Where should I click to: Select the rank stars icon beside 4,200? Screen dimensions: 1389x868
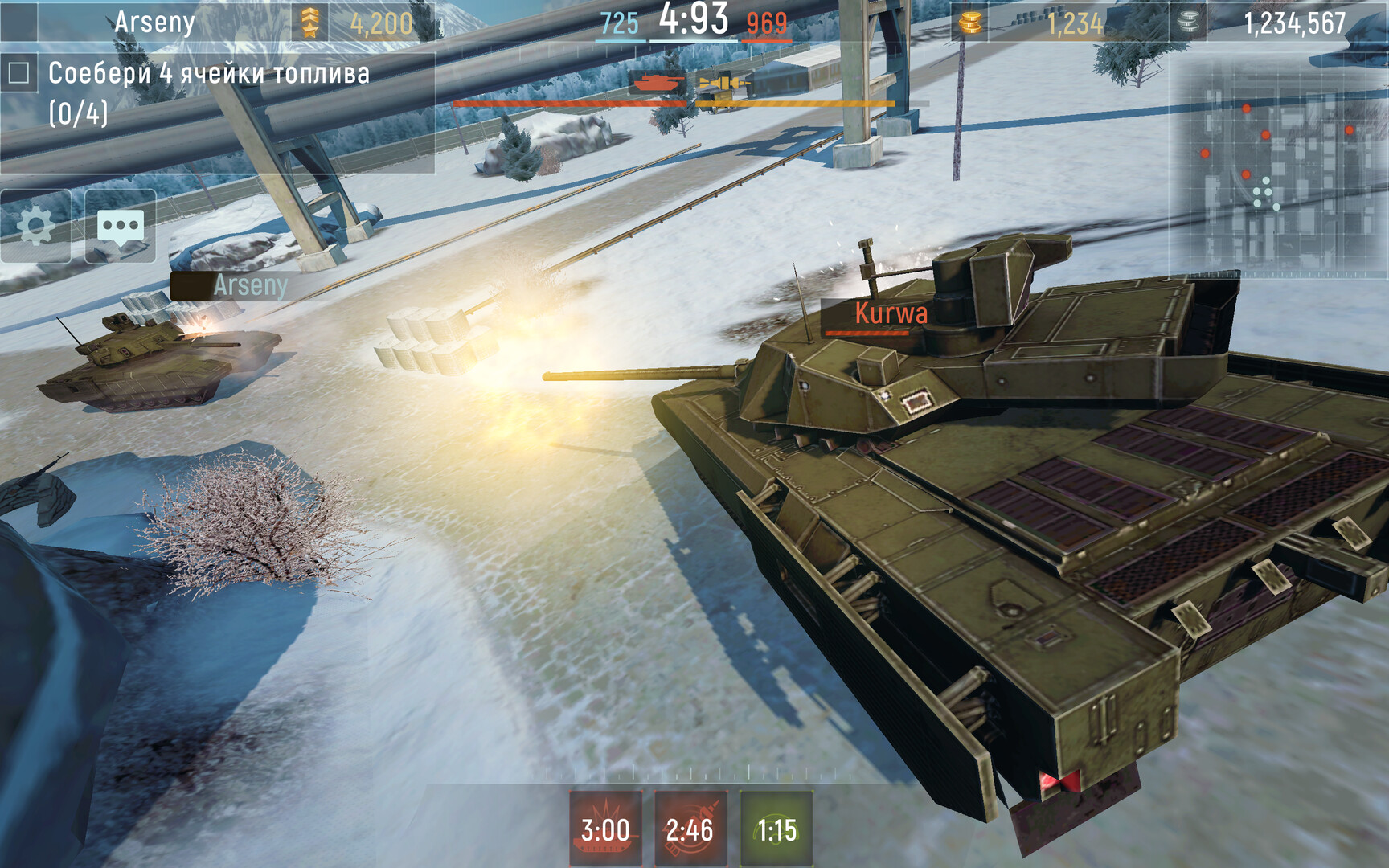point(309,23)
